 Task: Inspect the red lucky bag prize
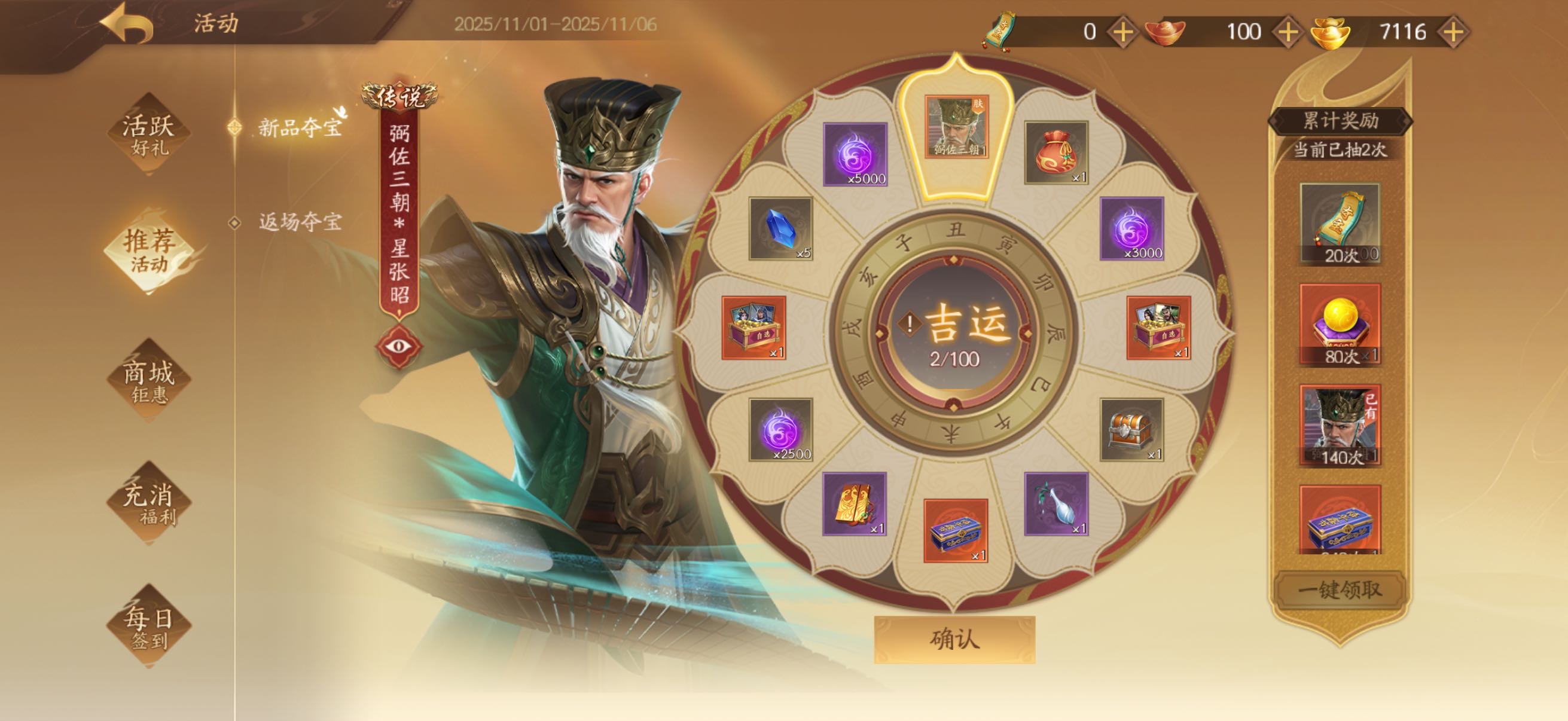pos(1055,152)
